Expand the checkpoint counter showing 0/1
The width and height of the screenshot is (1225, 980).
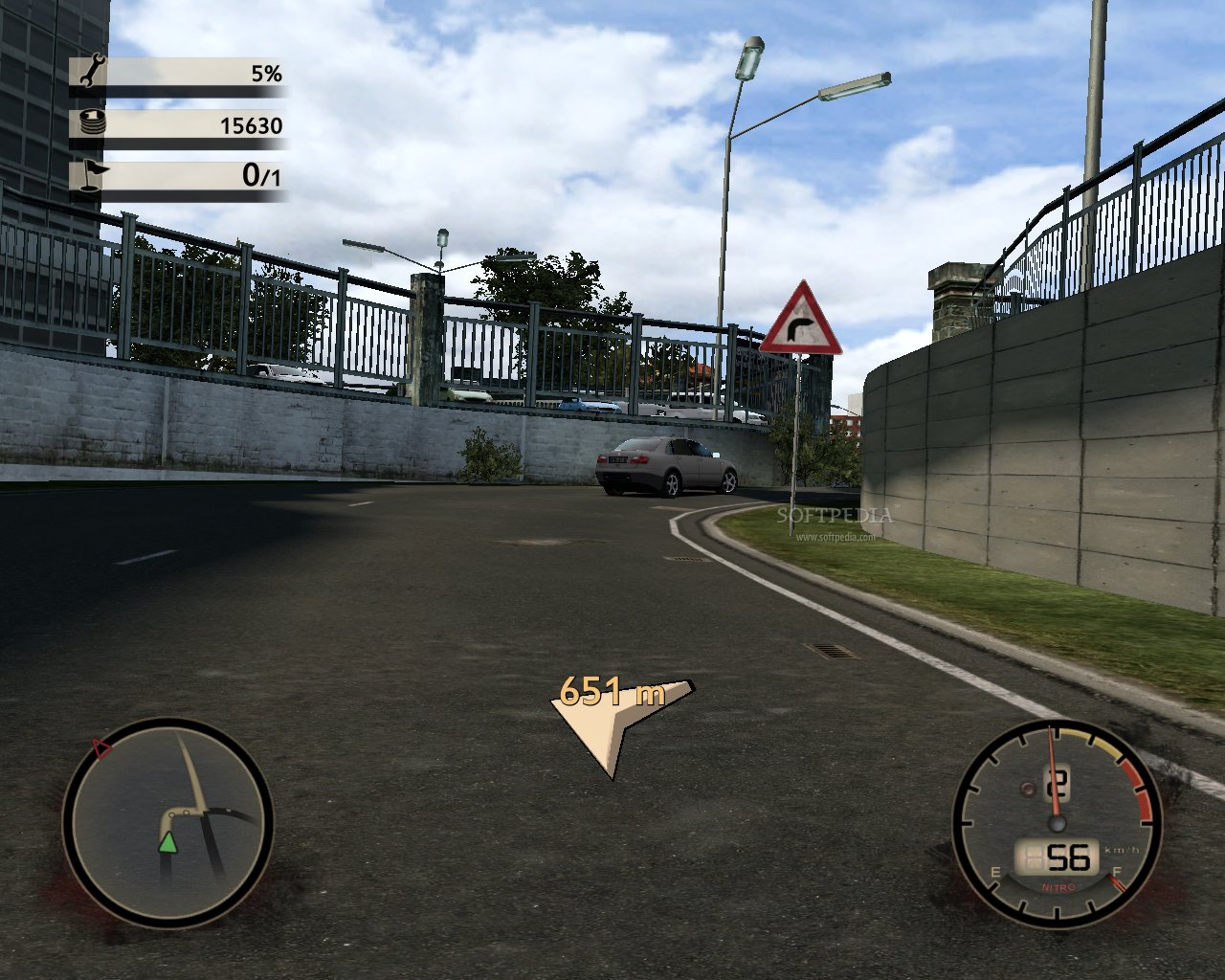(x=191, y=175)
